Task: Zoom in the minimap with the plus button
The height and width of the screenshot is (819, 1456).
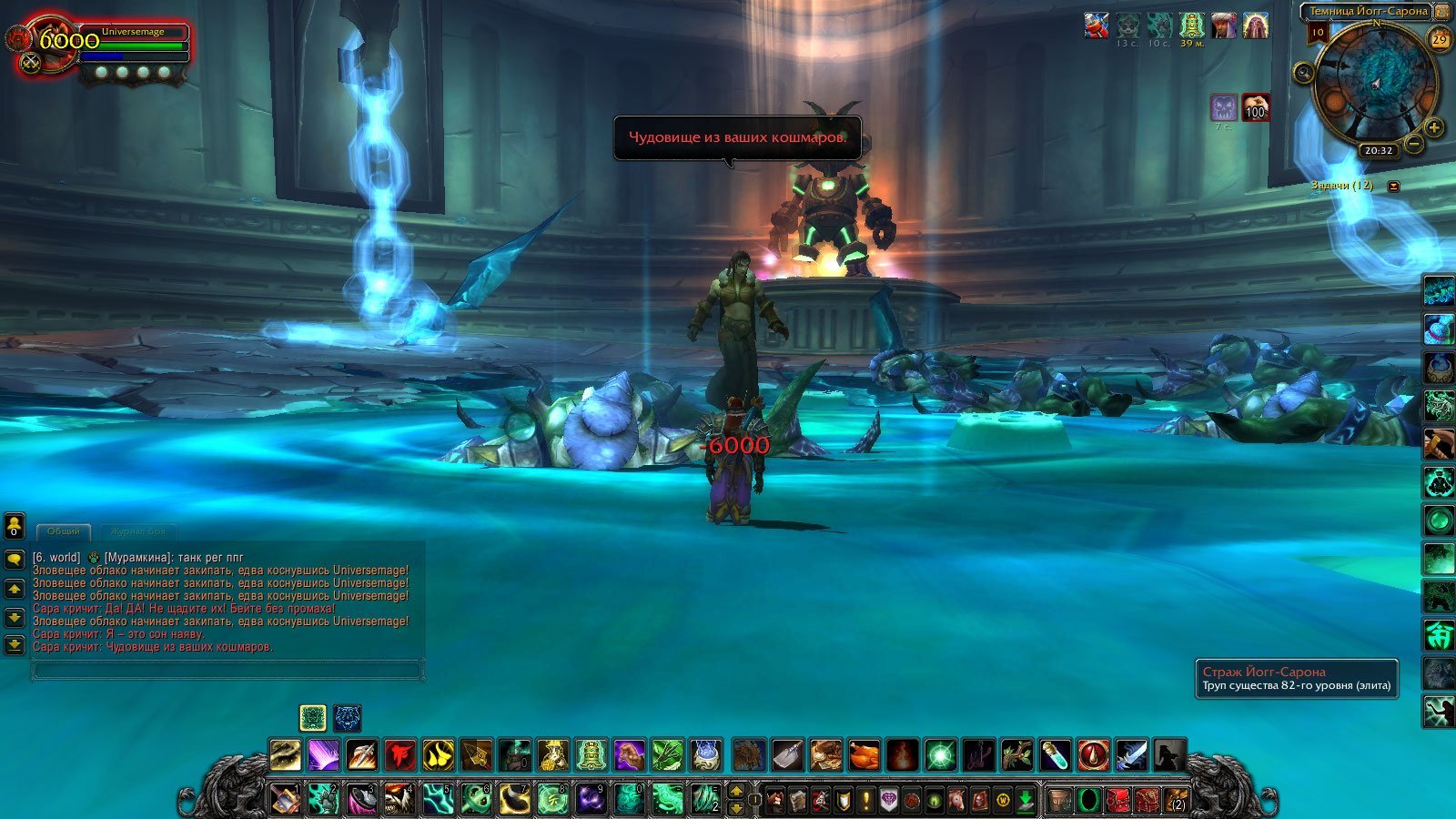Action: 1434,127
